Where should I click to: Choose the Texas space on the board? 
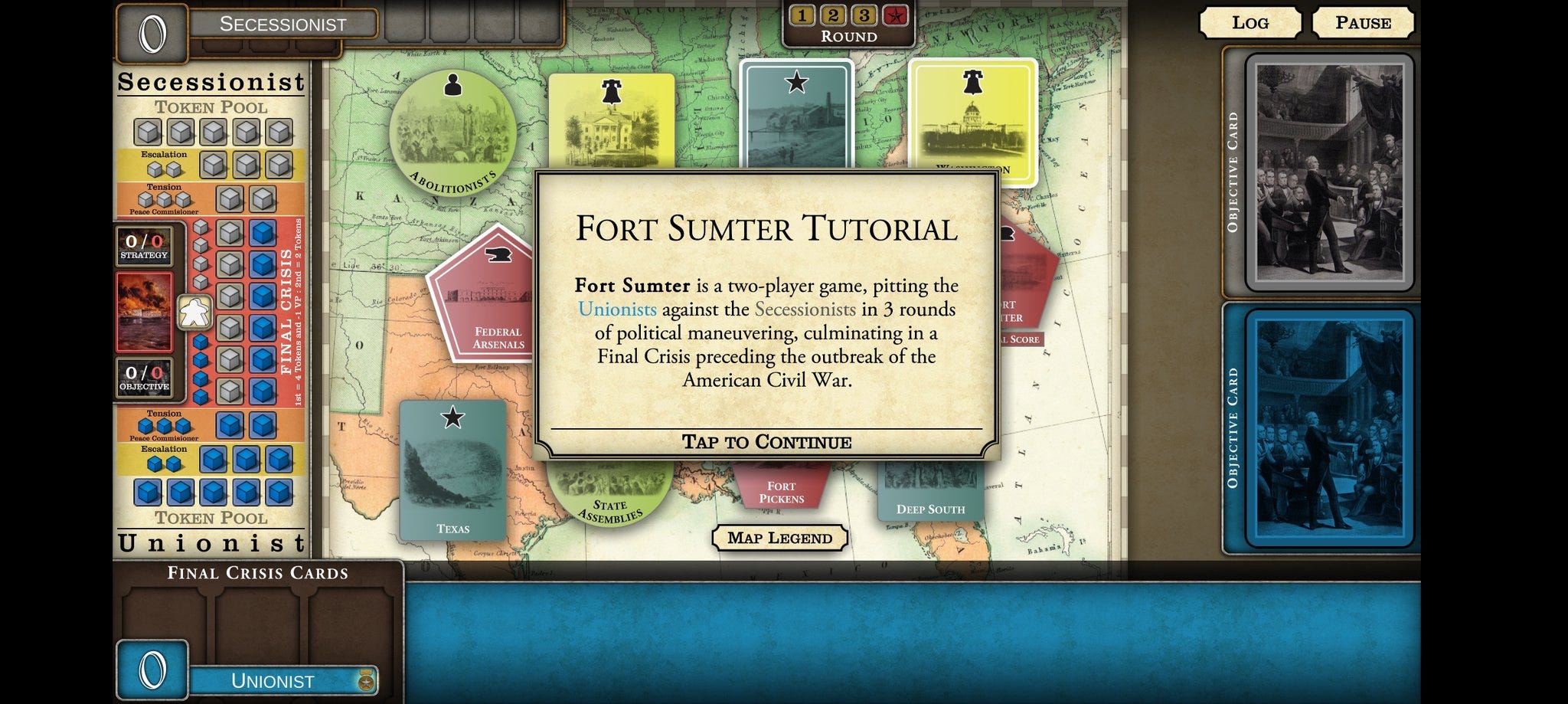point(452,470)
